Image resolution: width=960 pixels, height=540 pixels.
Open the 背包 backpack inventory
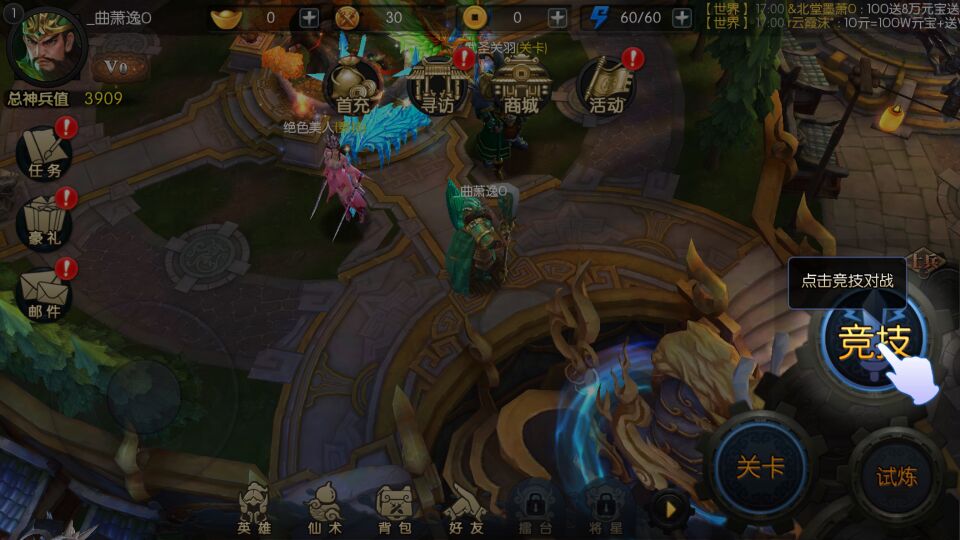click(x=394, y=508)
